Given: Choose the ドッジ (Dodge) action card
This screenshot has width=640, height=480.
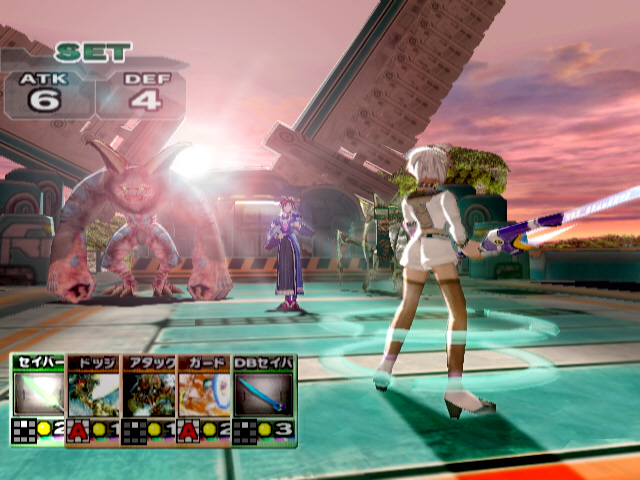Looking at the screenshot, I should click(93, 397).
